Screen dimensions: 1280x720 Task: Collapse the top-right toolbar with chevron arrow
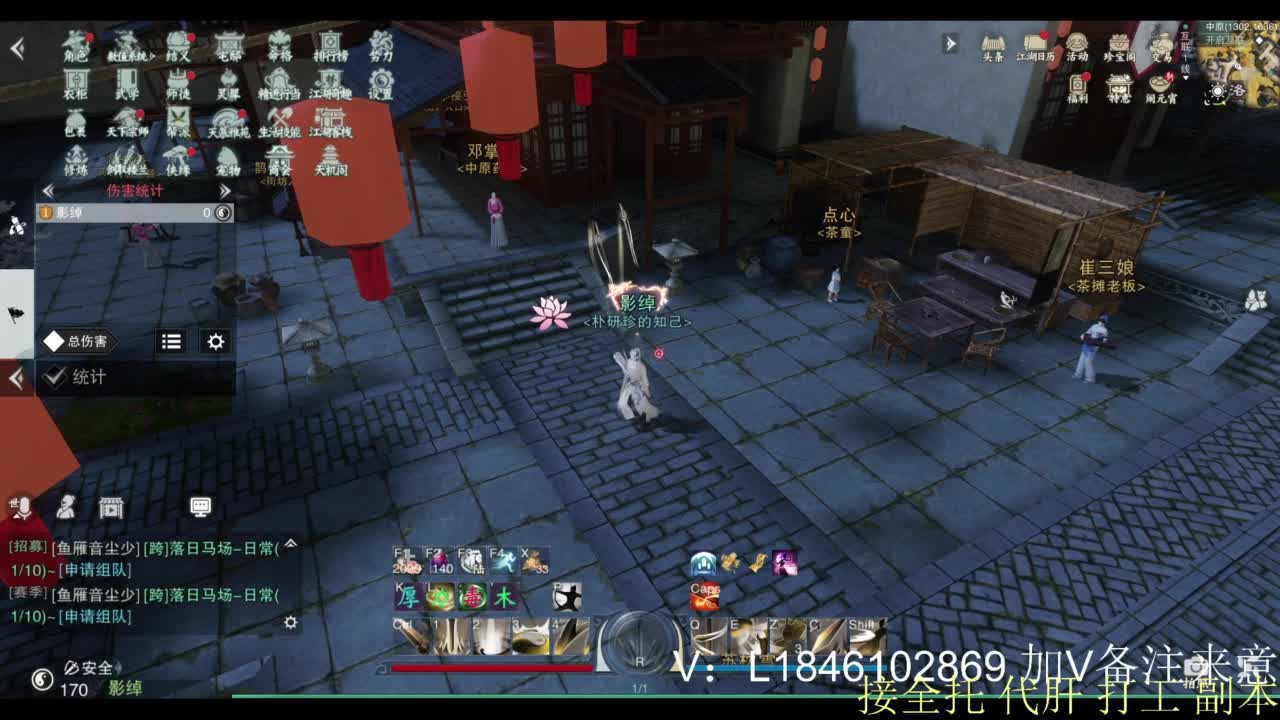[x=949, y=43]
